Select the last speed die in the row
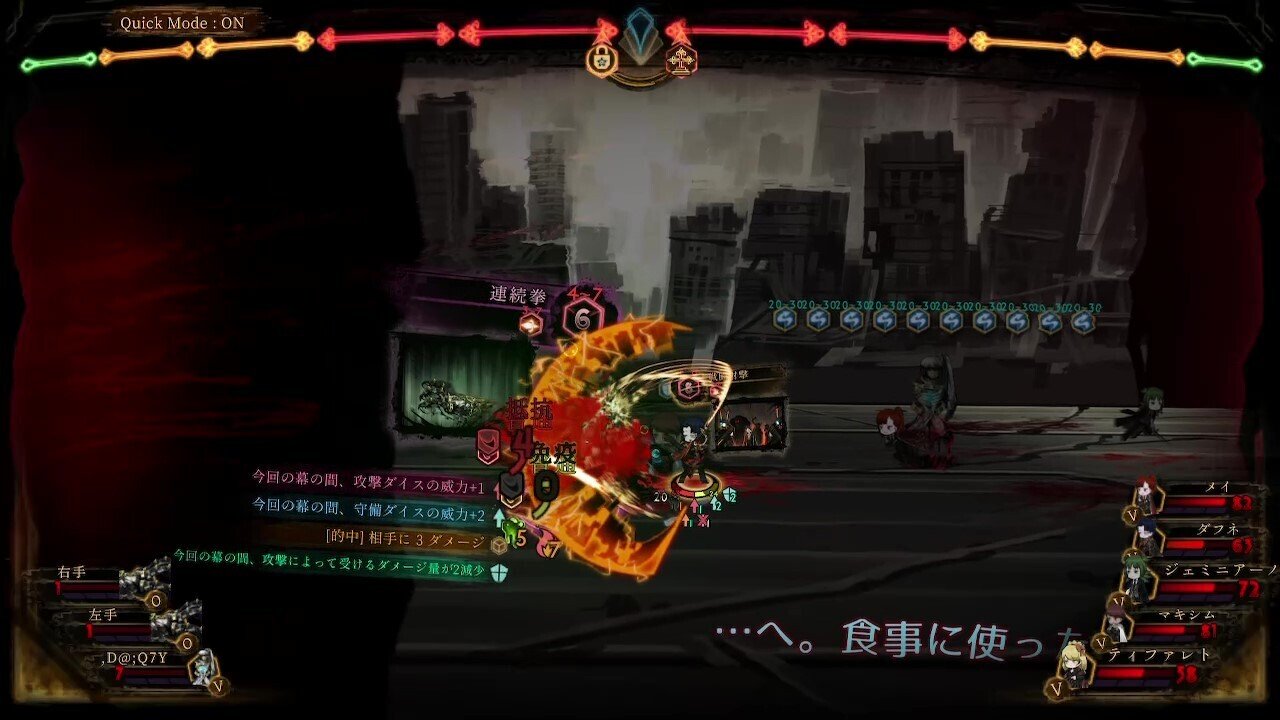The image size is (1280, 720). [x=1085, y=320]
